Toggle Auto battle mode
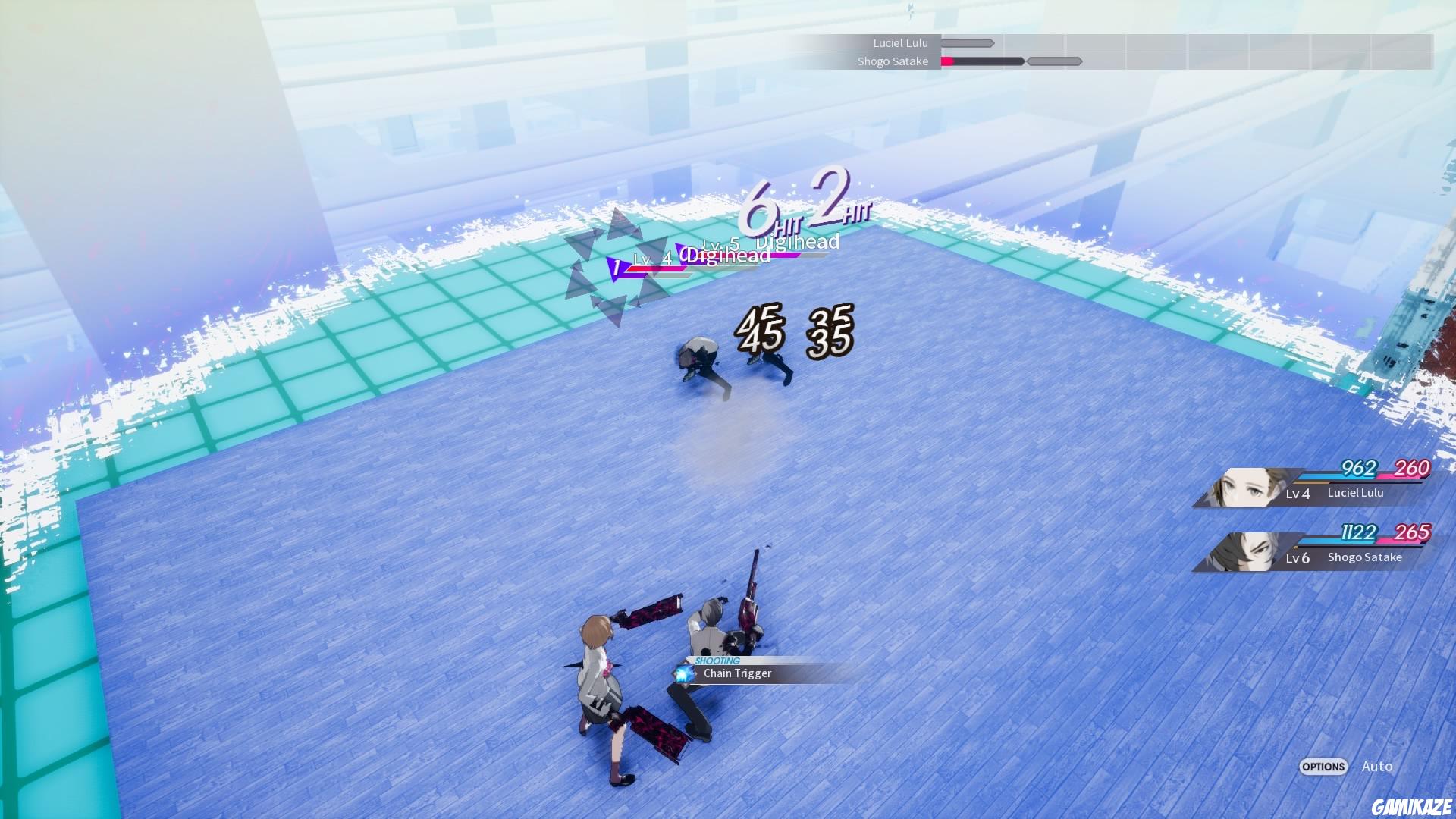This screenshot has width=1456, height=819. [x=1379, y=767]
